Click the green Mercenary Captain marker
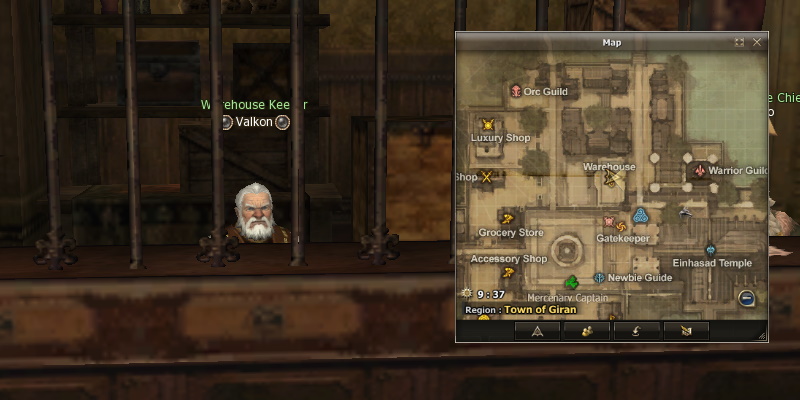Image resolution: width=800 pixels, height=400 pixels. pyautogui.click(x=571, y=283)
